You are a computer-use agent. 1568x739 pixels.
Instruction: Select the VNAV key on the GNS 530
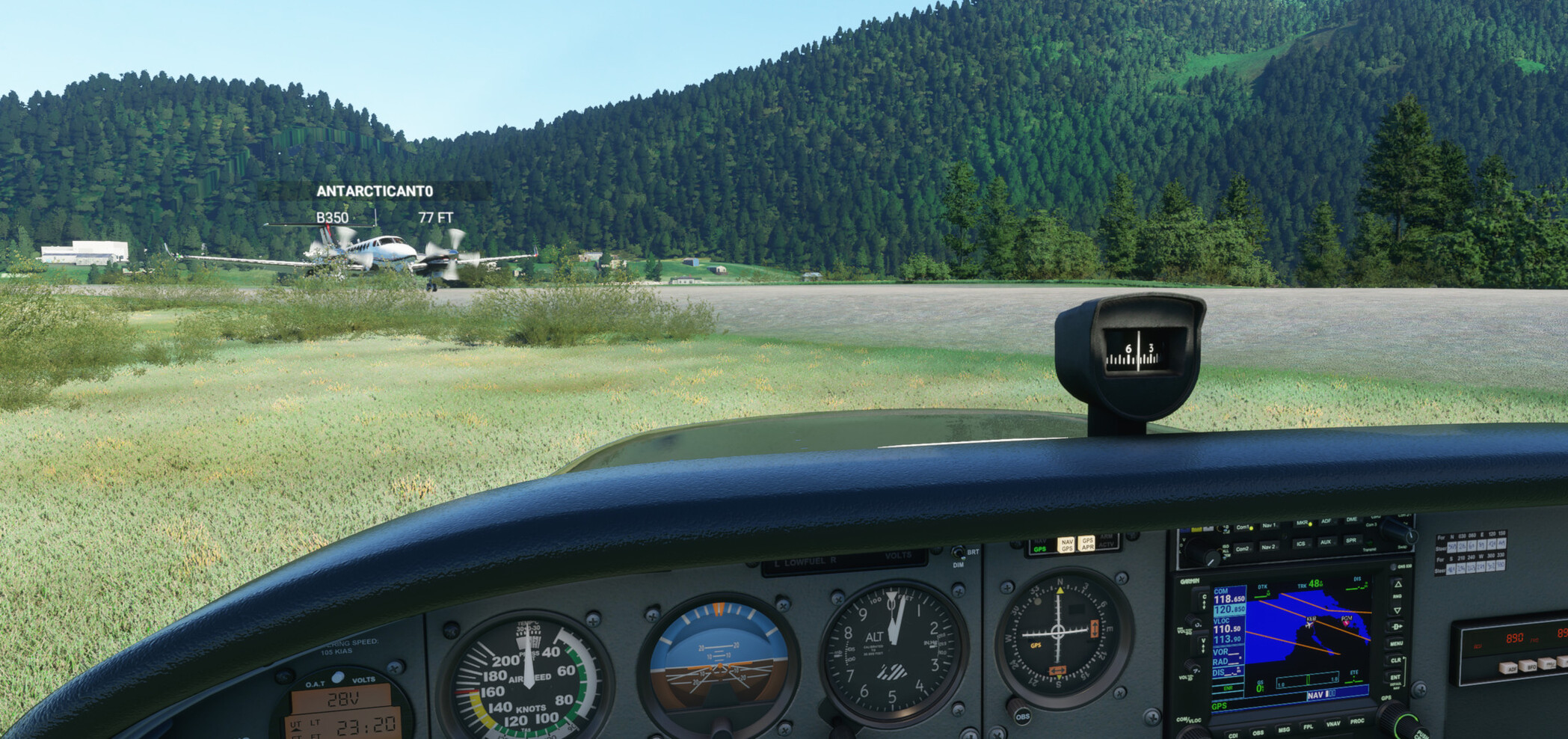click(x=1334, y=723)
